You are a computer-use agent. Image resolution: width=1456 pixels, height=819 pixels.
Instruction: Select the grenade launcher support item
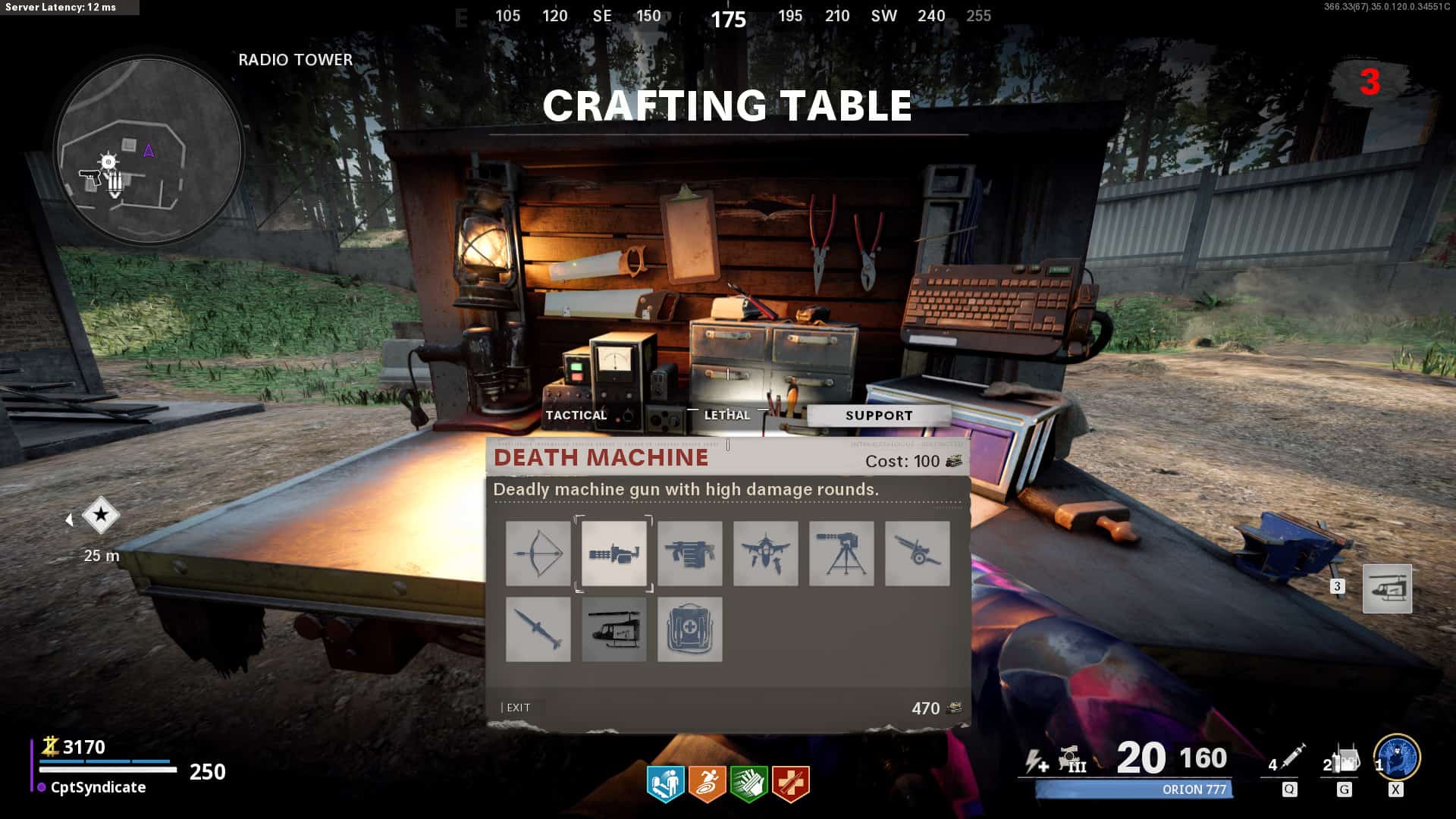tap(690, 554)
